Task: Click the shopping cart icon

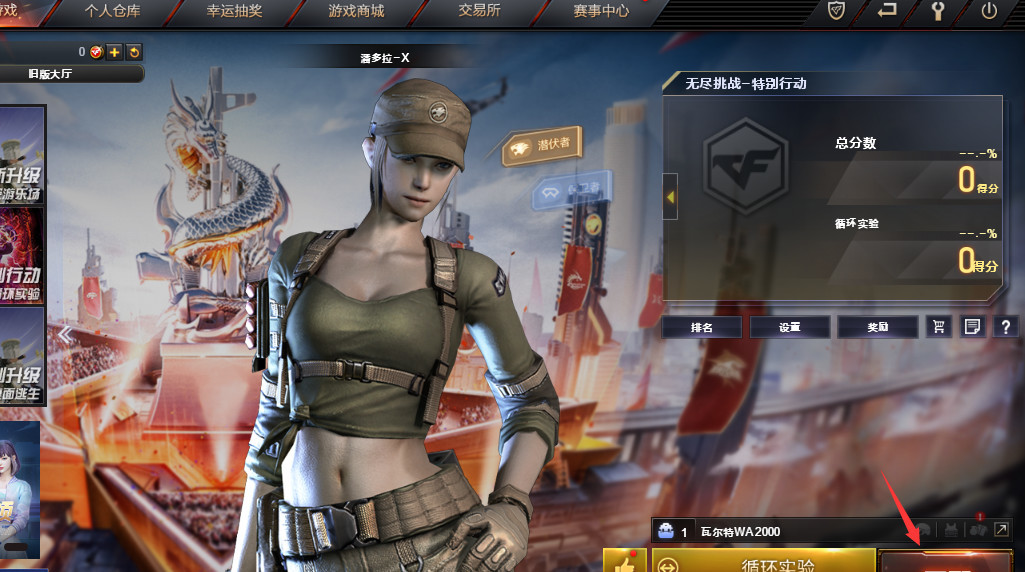Action: click(x=938, y=326)
